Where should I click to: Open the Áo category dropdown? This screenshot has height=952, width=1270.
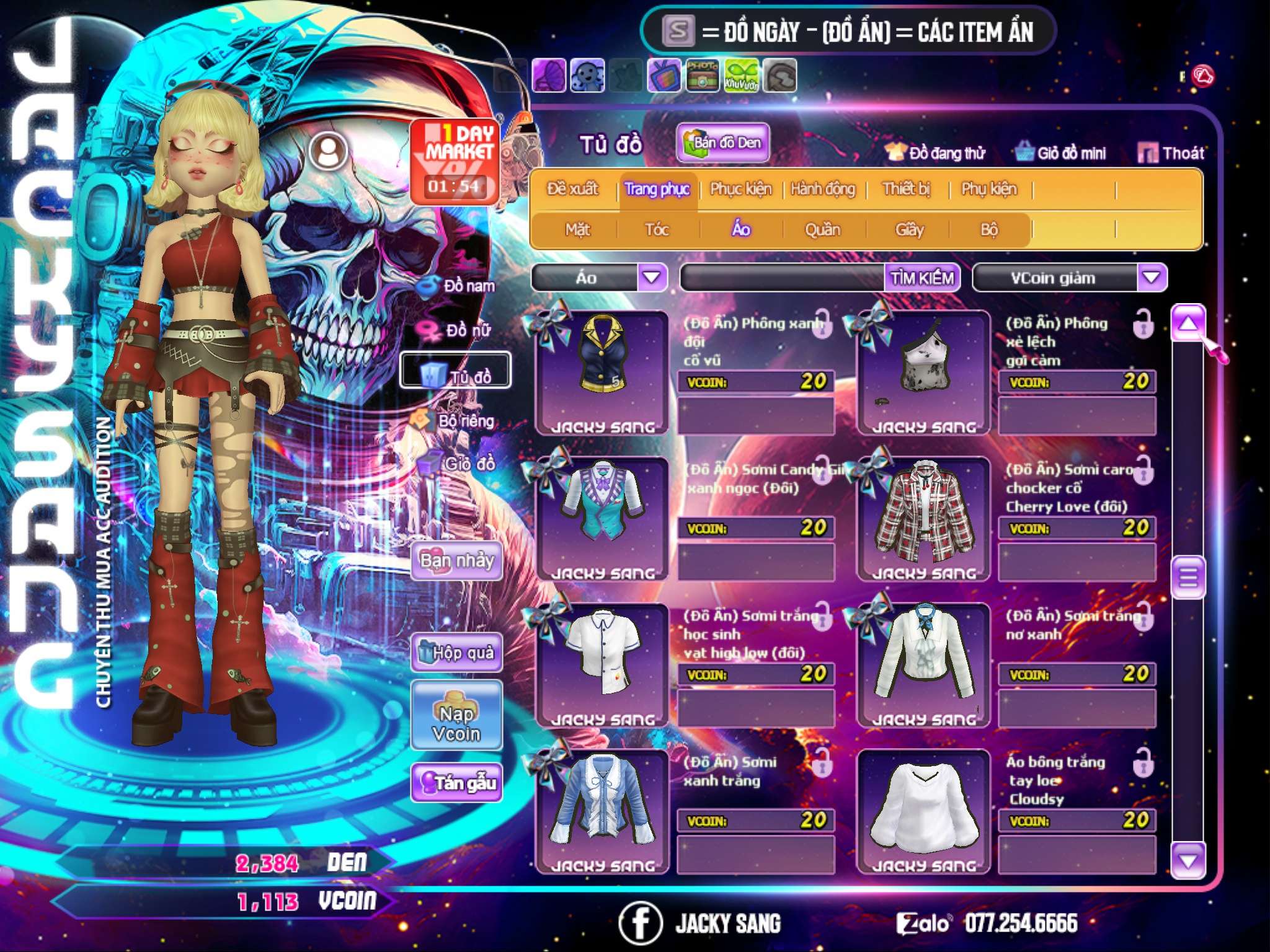point(652,277)
